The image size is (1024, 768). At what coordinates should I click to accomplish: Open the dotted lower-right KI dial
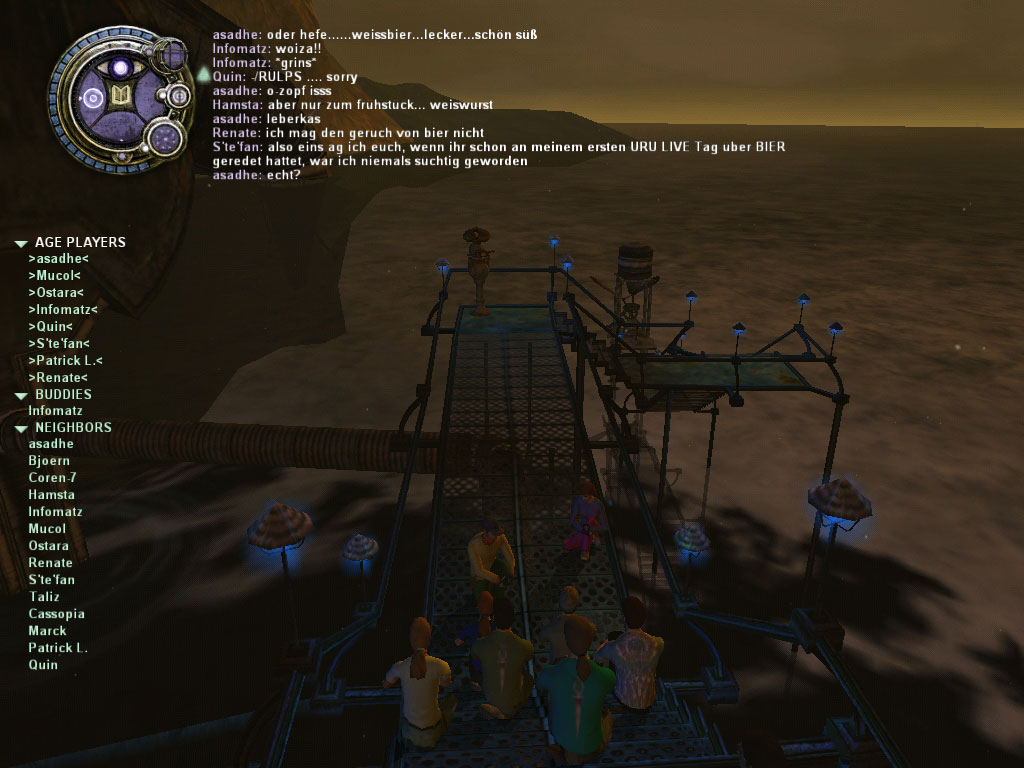[162, 137]
